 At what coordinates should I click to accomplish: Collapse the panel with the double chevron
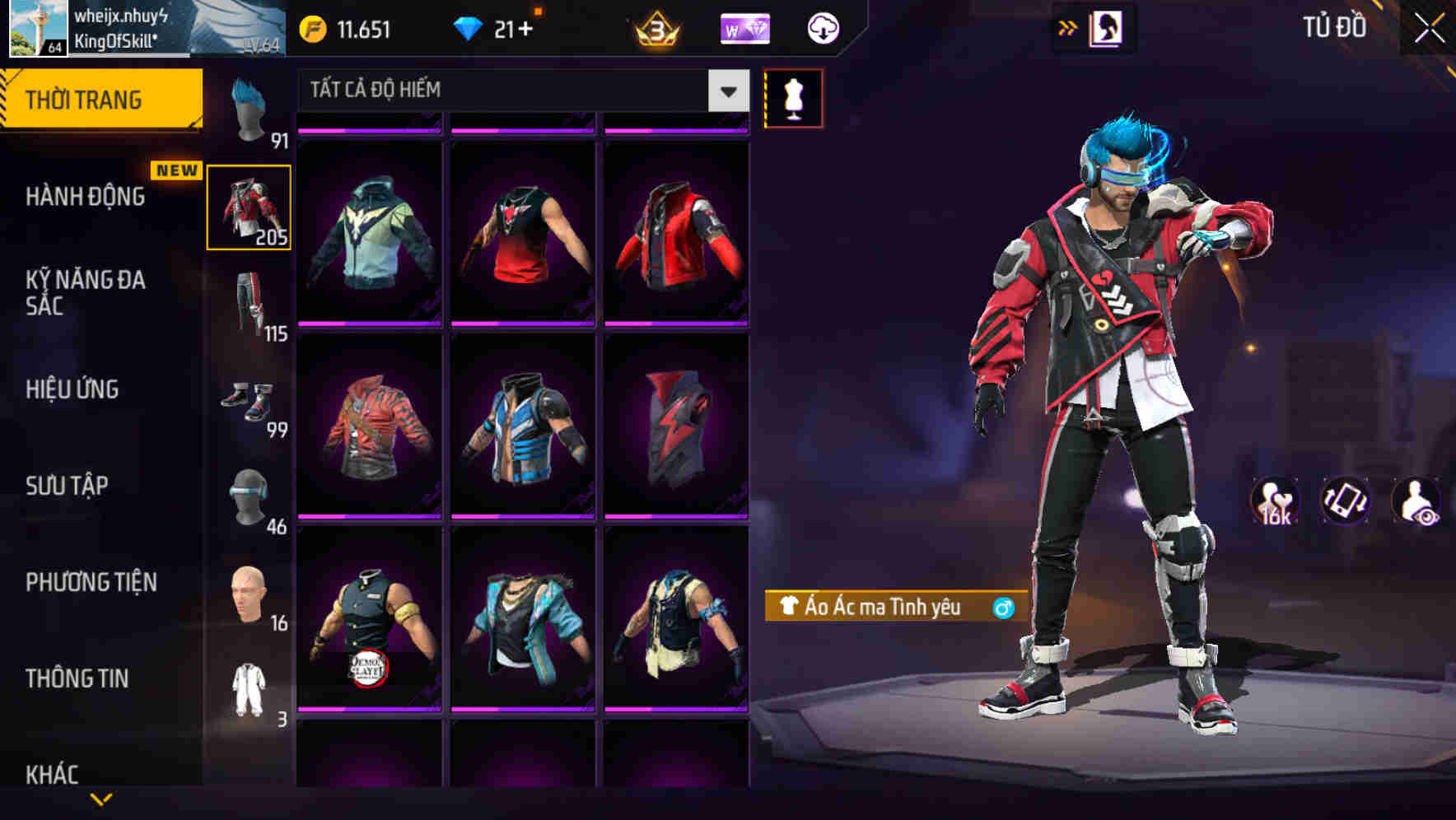click(1068, 26)
